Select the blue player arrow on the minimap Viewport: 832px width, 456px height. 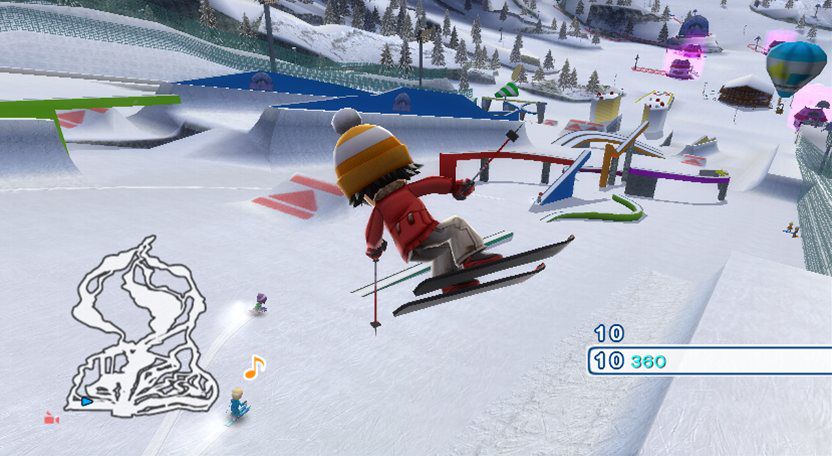pyautogui.click(x=86, y=401)
